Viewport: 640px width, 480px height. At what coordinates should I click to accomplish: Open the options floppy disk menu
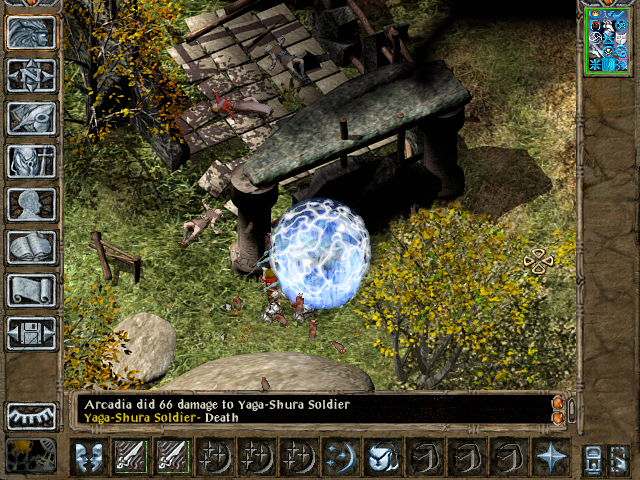click(31, 333)
